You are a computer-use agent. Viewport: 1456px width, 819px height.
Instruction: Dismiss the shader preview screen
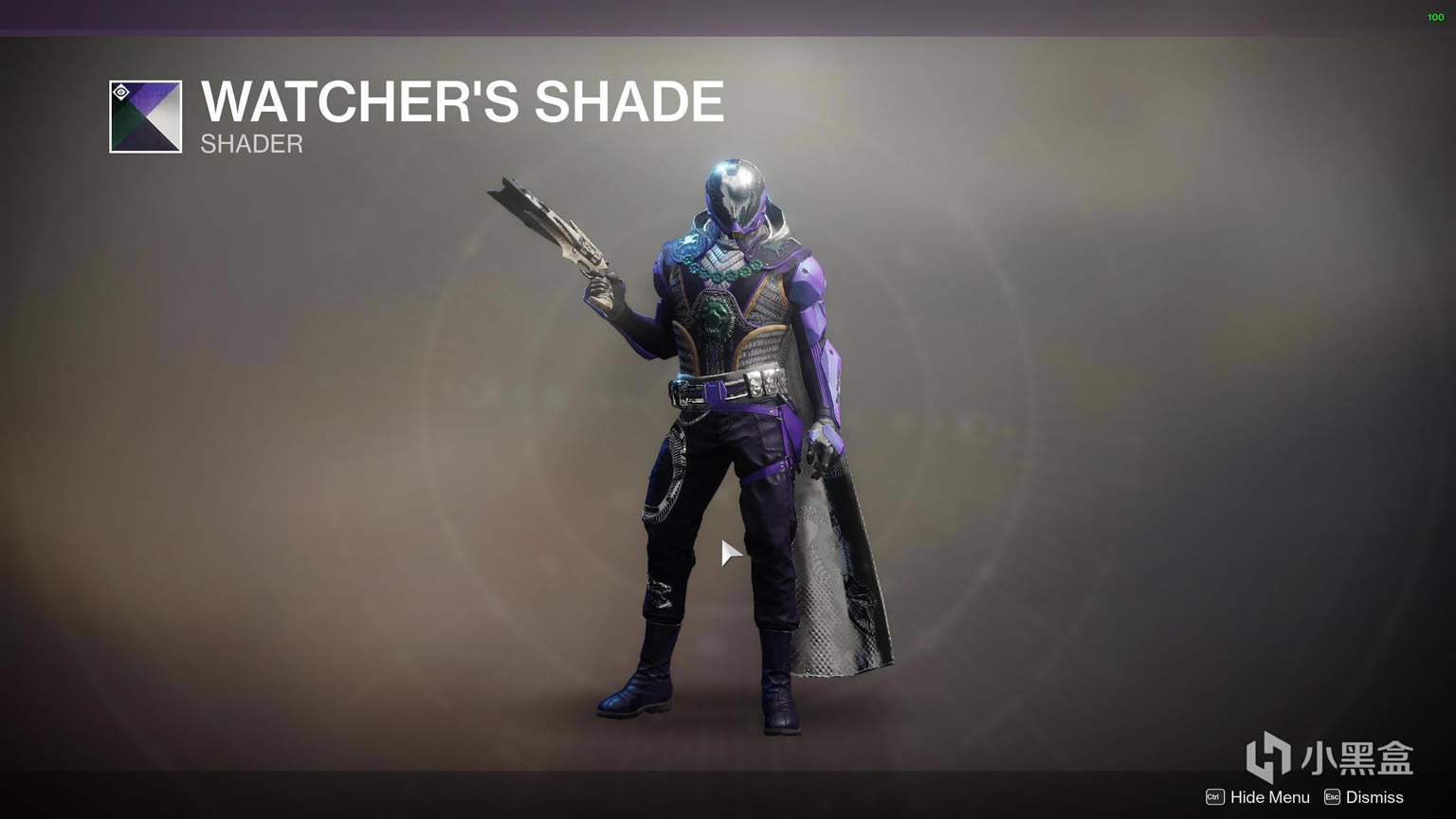point(1363,797)
